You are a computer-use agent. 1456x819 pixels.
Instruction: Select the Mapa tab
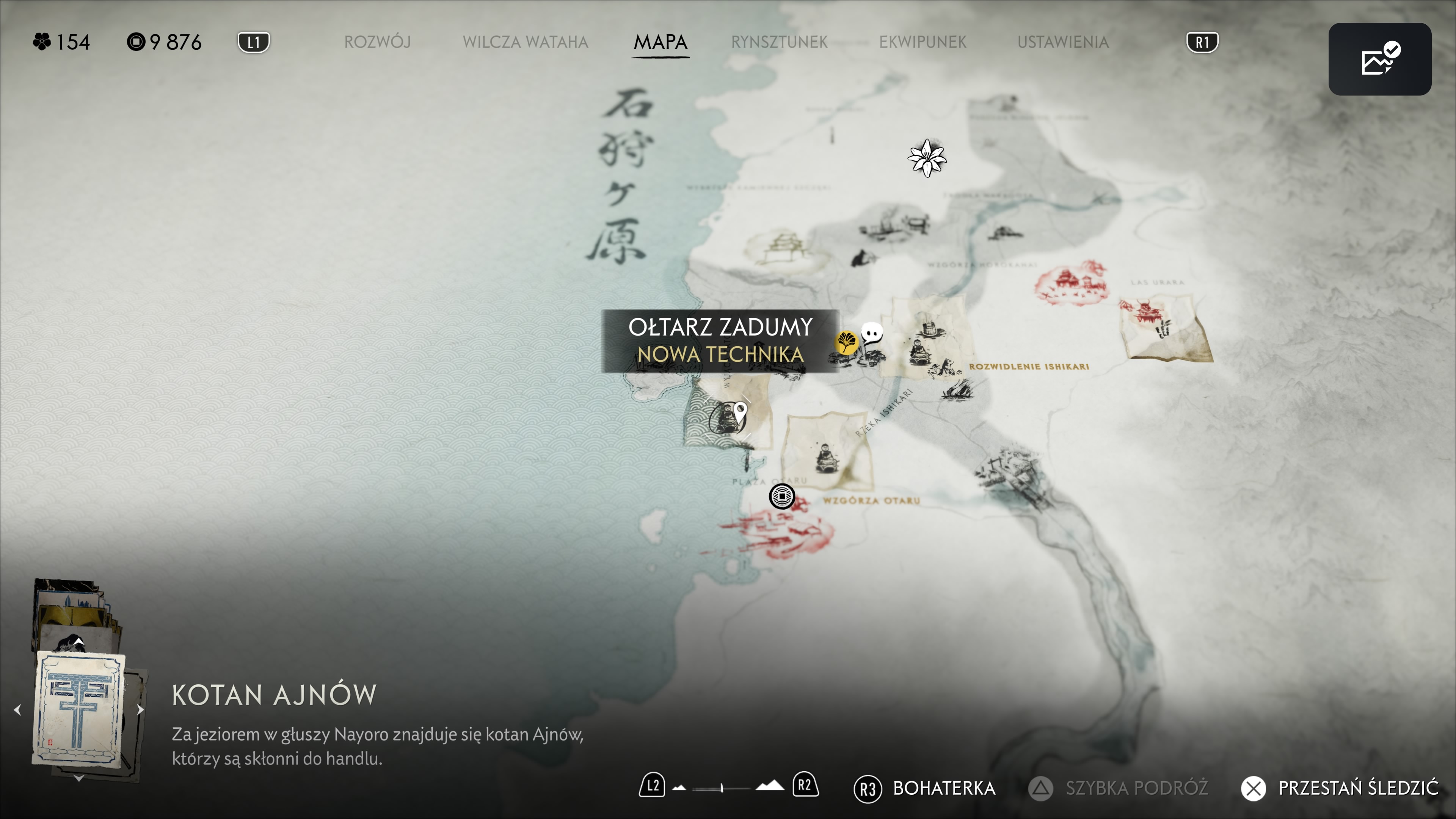[x=660, y=42]
